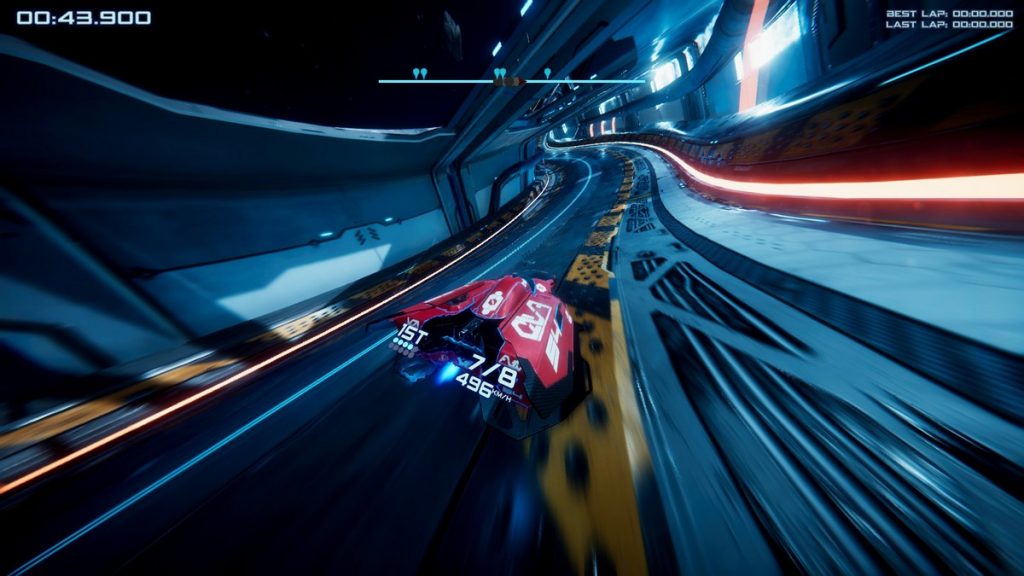Image resolution: width=1024 pixels, height=576 pixels.
Task: Click the red player ship marker on the track progress bar
Action: pyautogui.click(x=513, y=80)
